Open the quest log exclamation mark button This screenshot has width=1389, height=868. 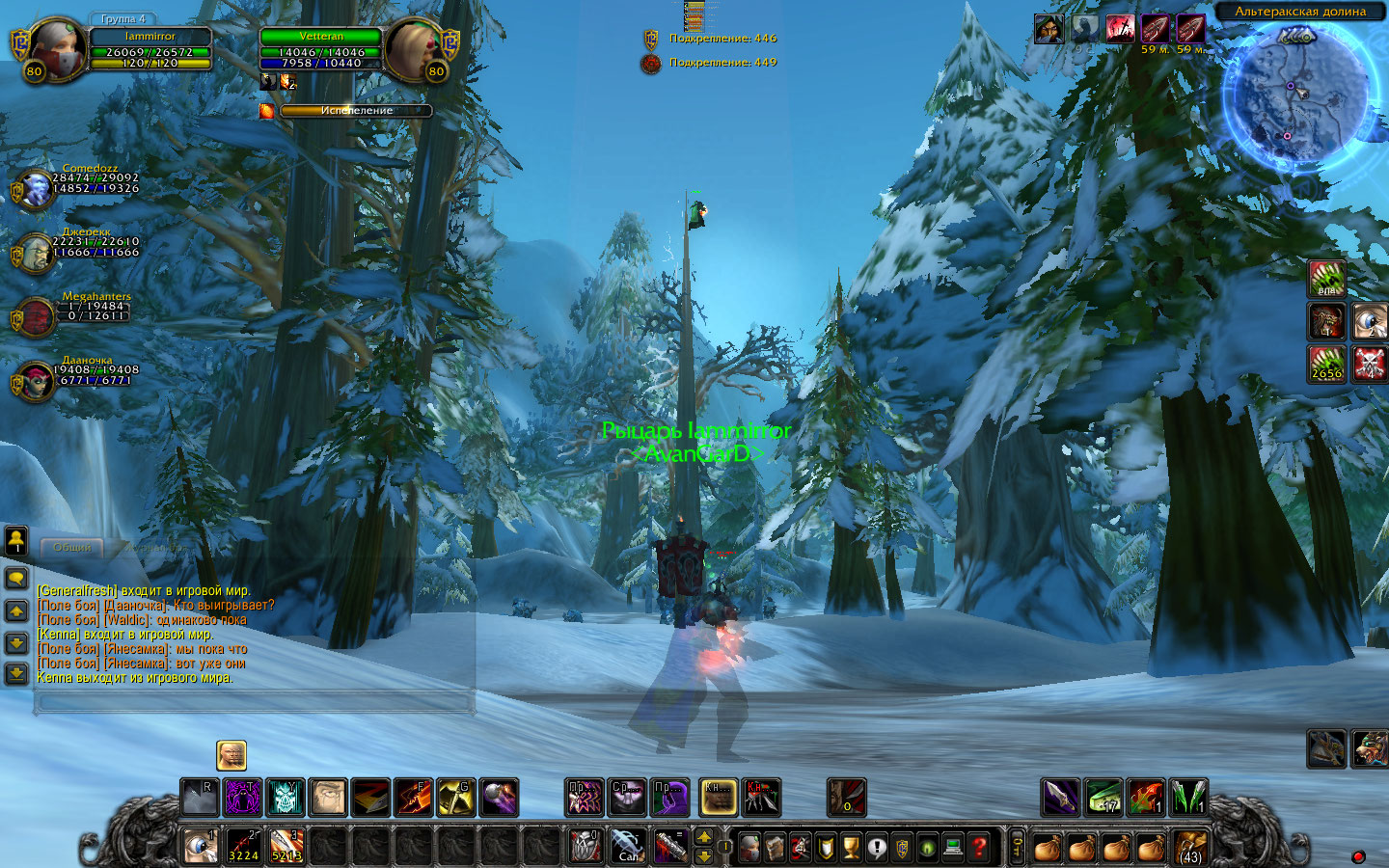pyautogui.click(x=876, y=847)
